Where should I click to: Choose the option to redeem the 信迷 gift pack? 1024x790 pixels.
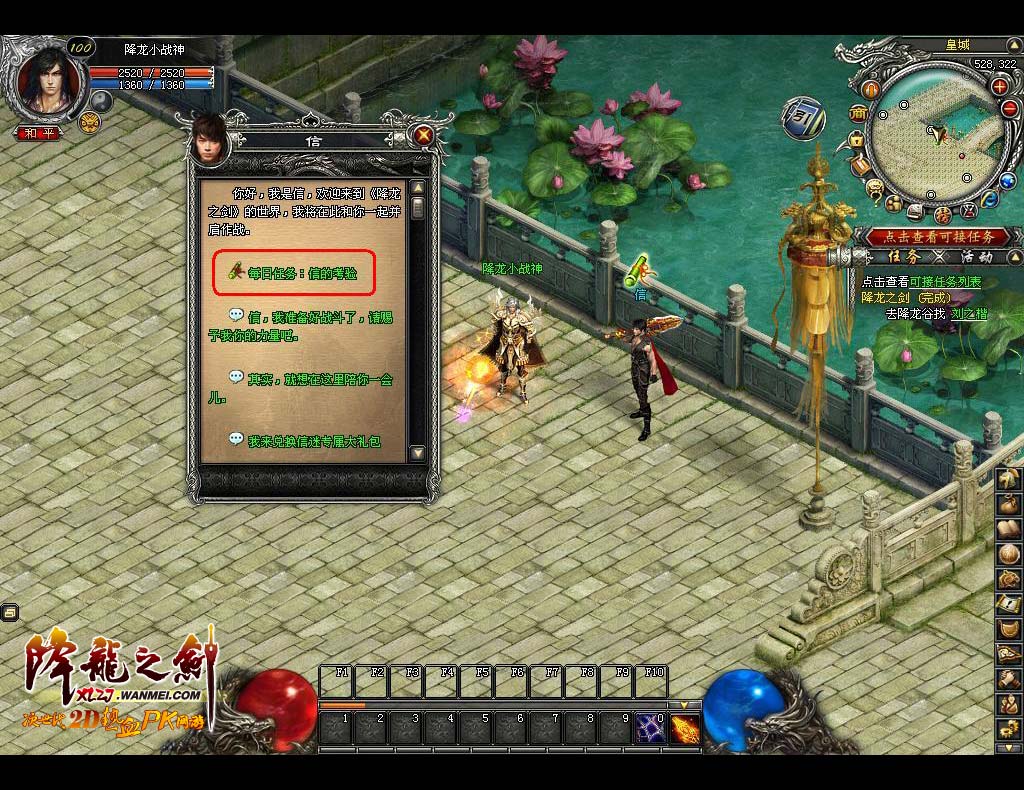tap(314, 440)
